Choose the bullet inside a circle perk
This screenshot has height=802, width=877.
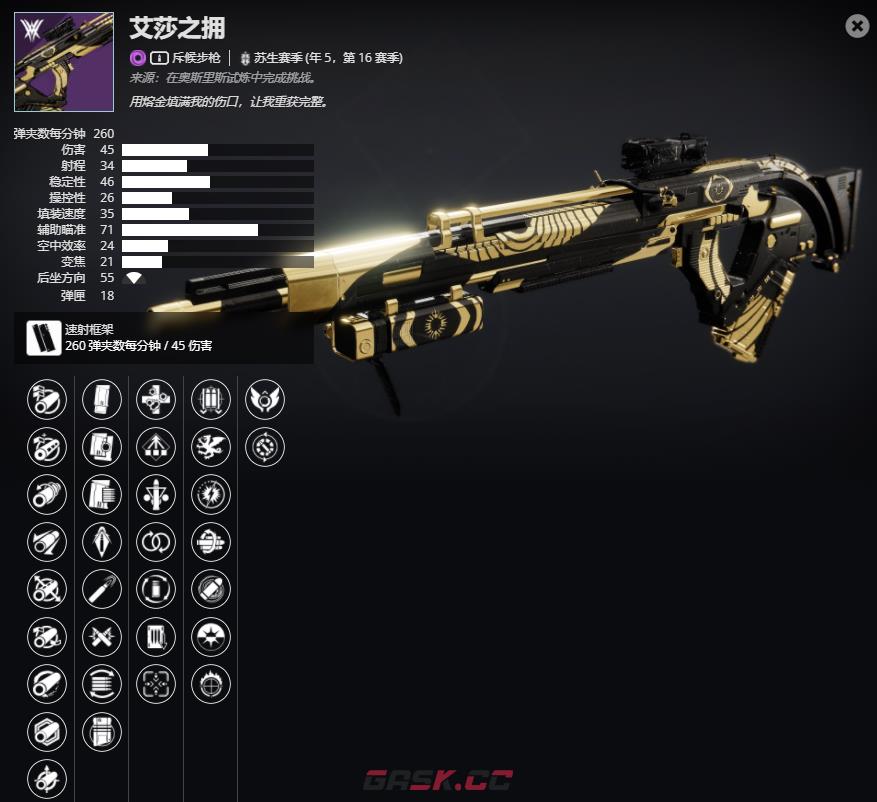click(x=210, y=589)
